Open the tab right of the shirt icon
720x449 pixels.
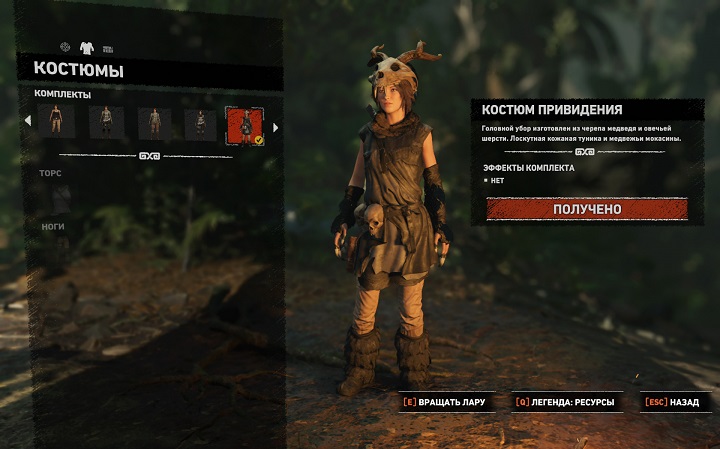[x=107, y=48]
